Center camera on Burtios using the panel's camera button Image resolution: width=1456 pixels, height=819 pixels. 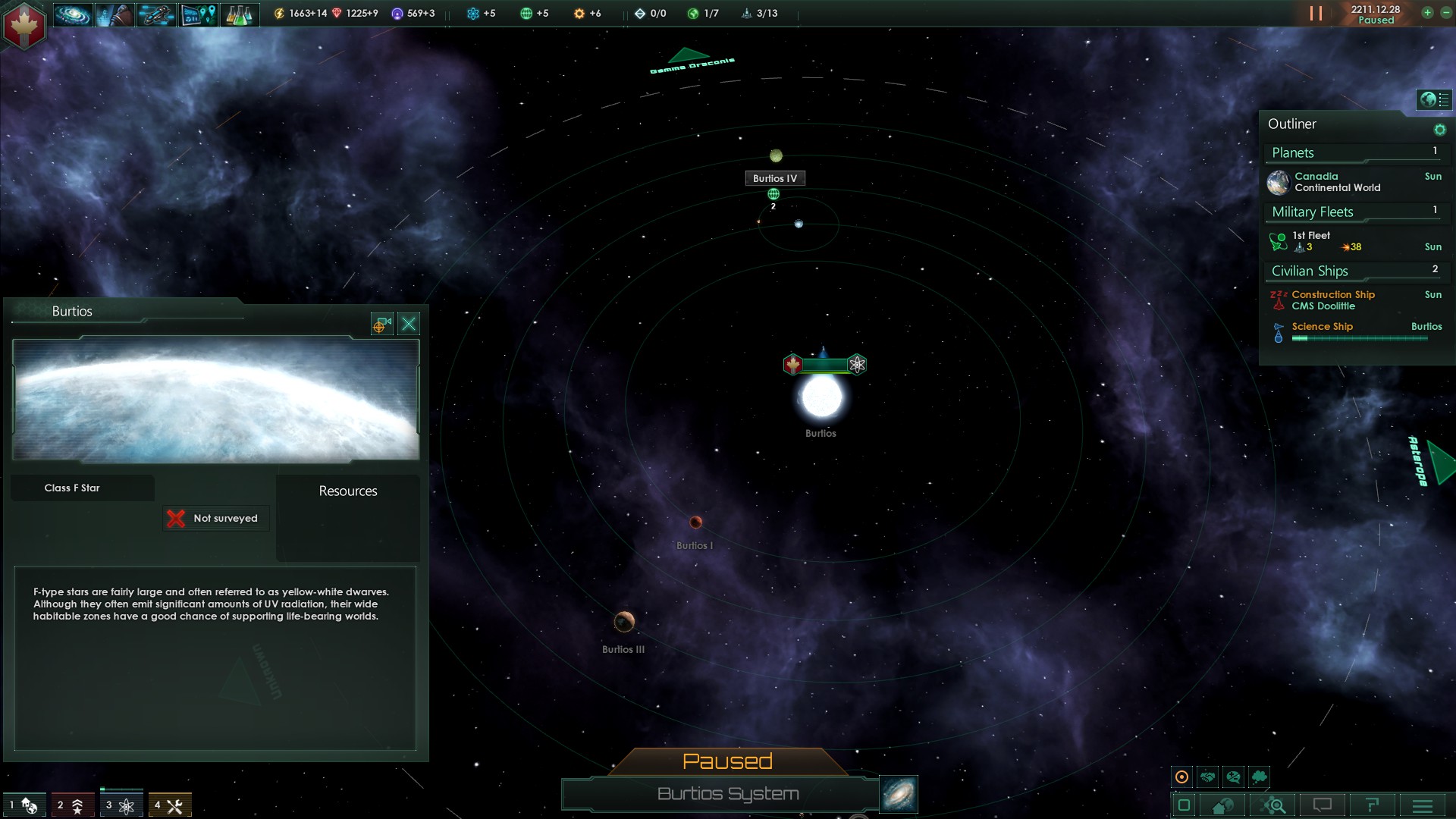click(x=381, y=325)
